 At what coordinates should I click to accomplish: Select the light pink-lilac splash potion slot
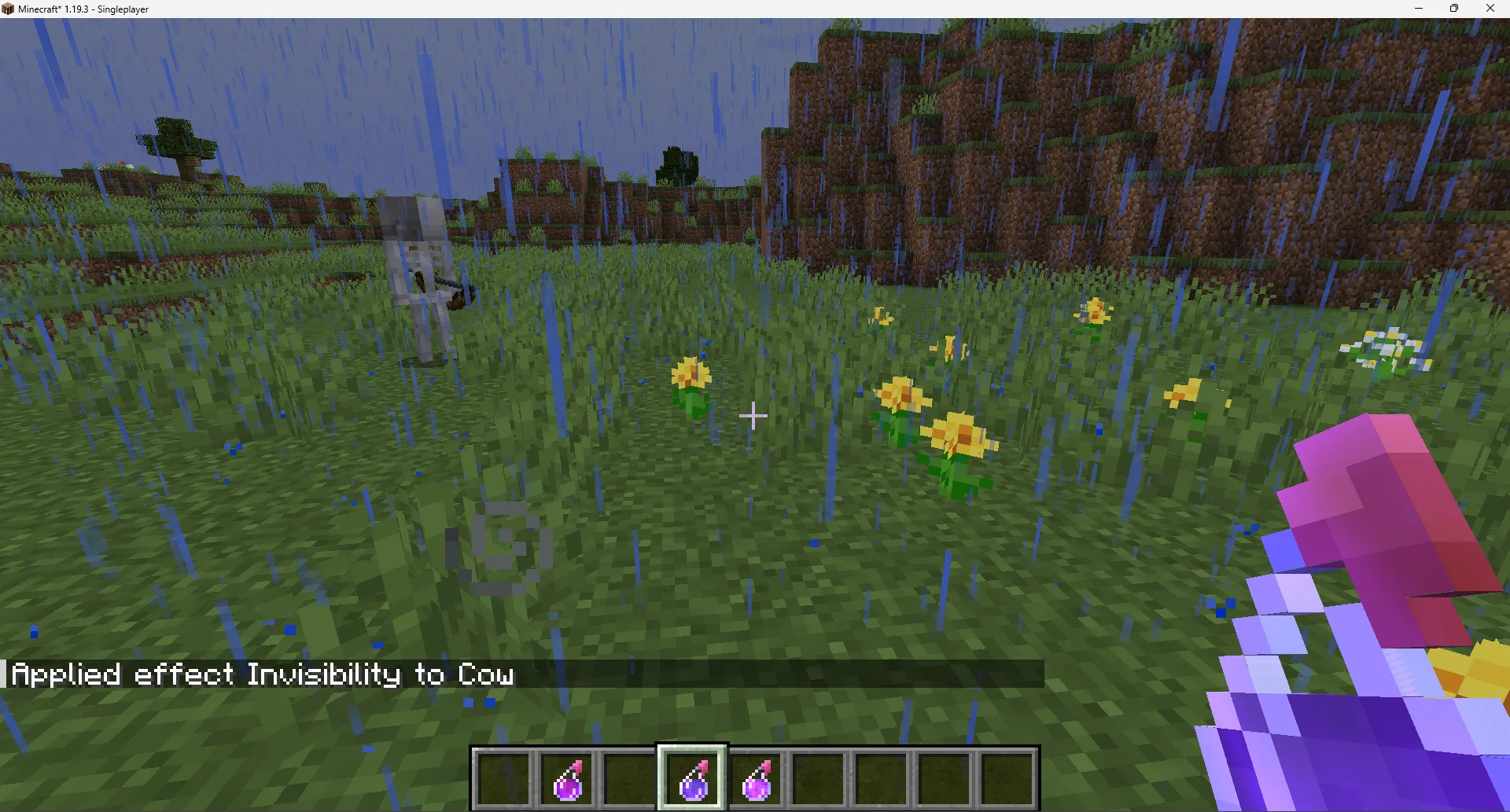point(756,777)
